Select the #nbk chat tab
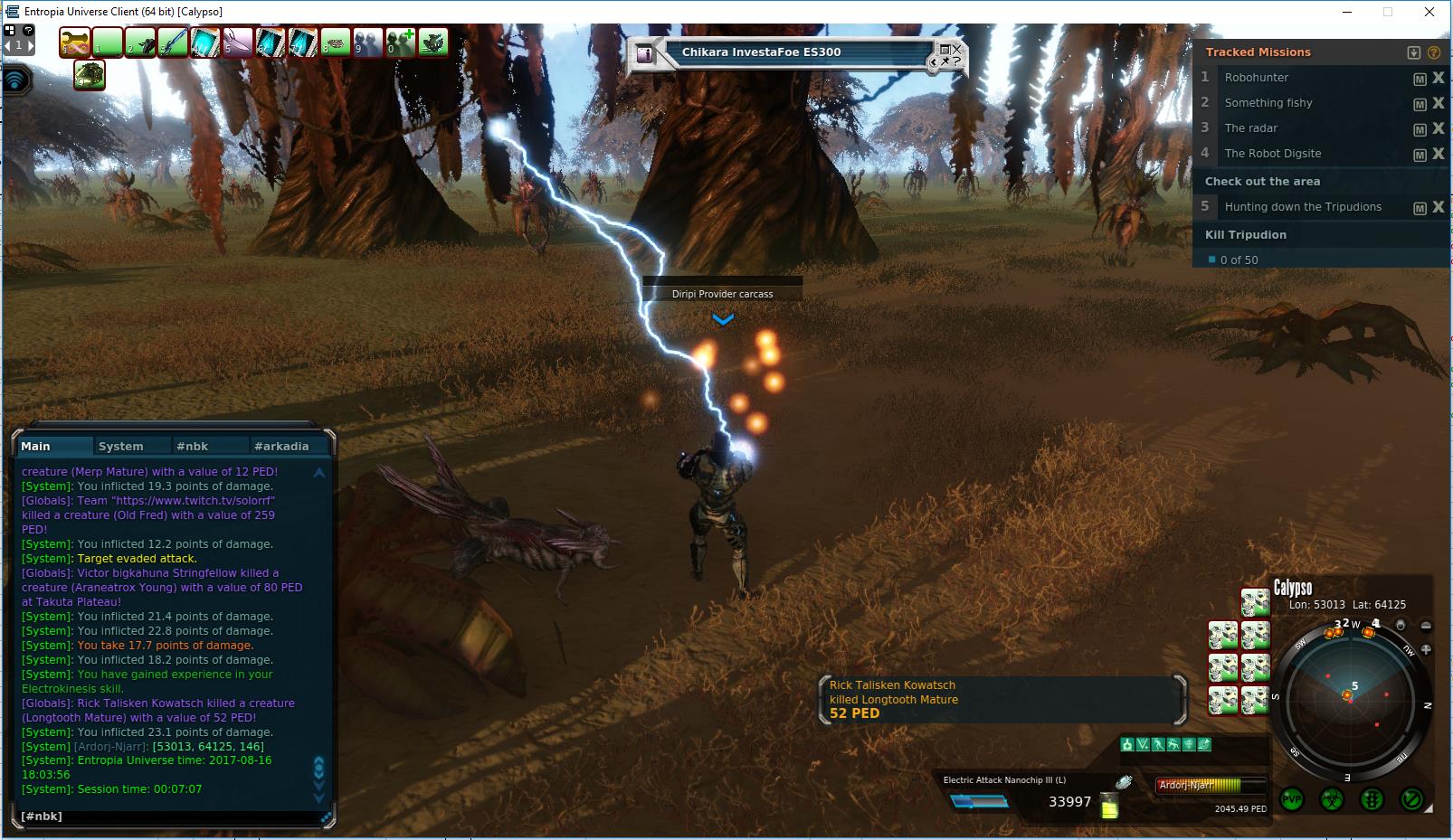1453x840 pixels. click(x=192, y=446)
